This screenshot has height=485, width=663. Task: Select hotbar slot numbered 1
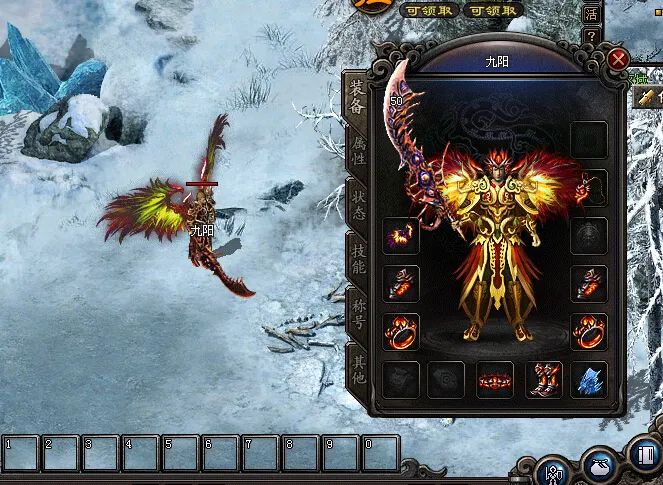(x=20, y=453)
